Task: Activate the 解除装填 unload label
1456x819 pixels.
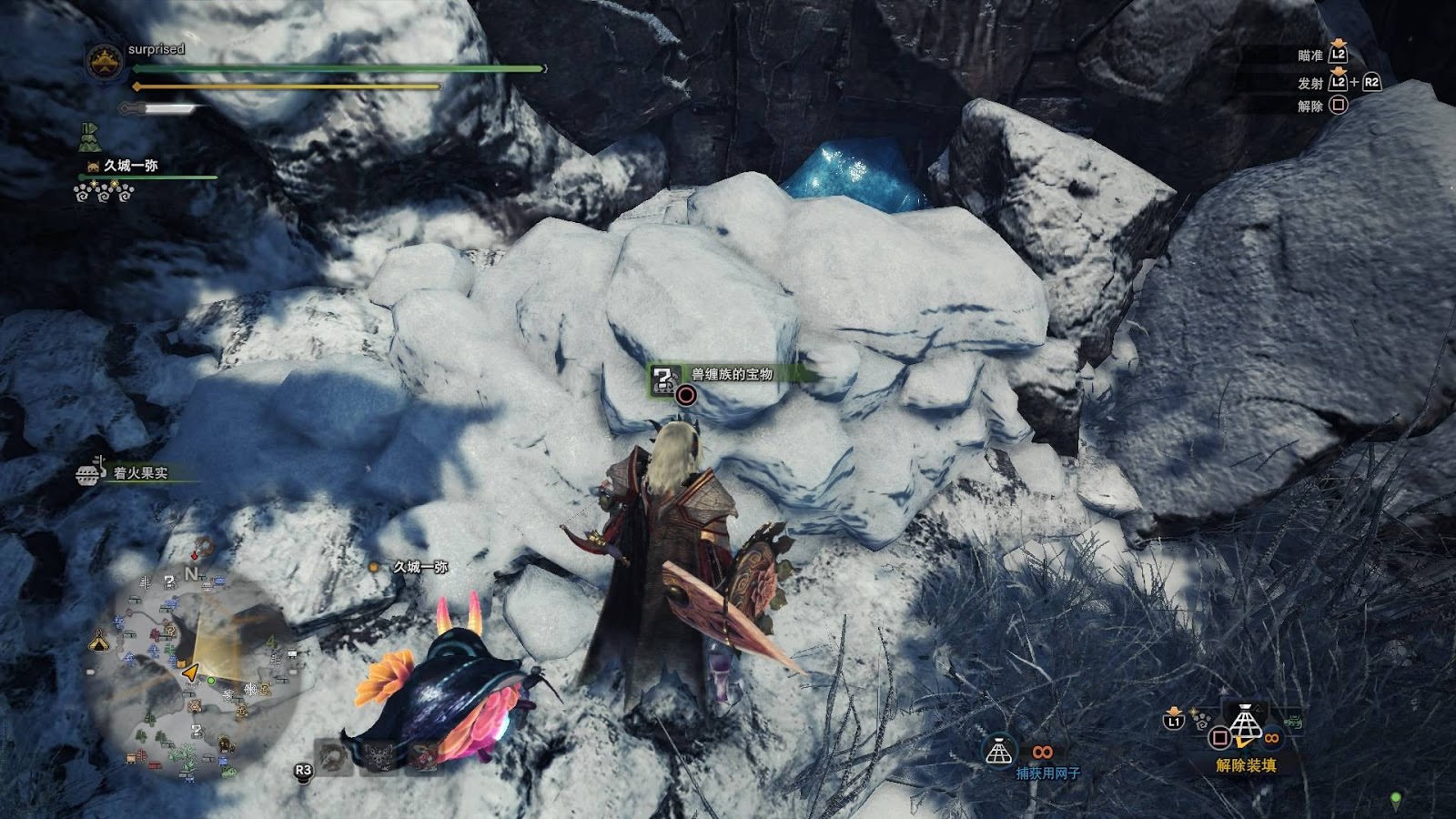Action: click(1246, 765)
